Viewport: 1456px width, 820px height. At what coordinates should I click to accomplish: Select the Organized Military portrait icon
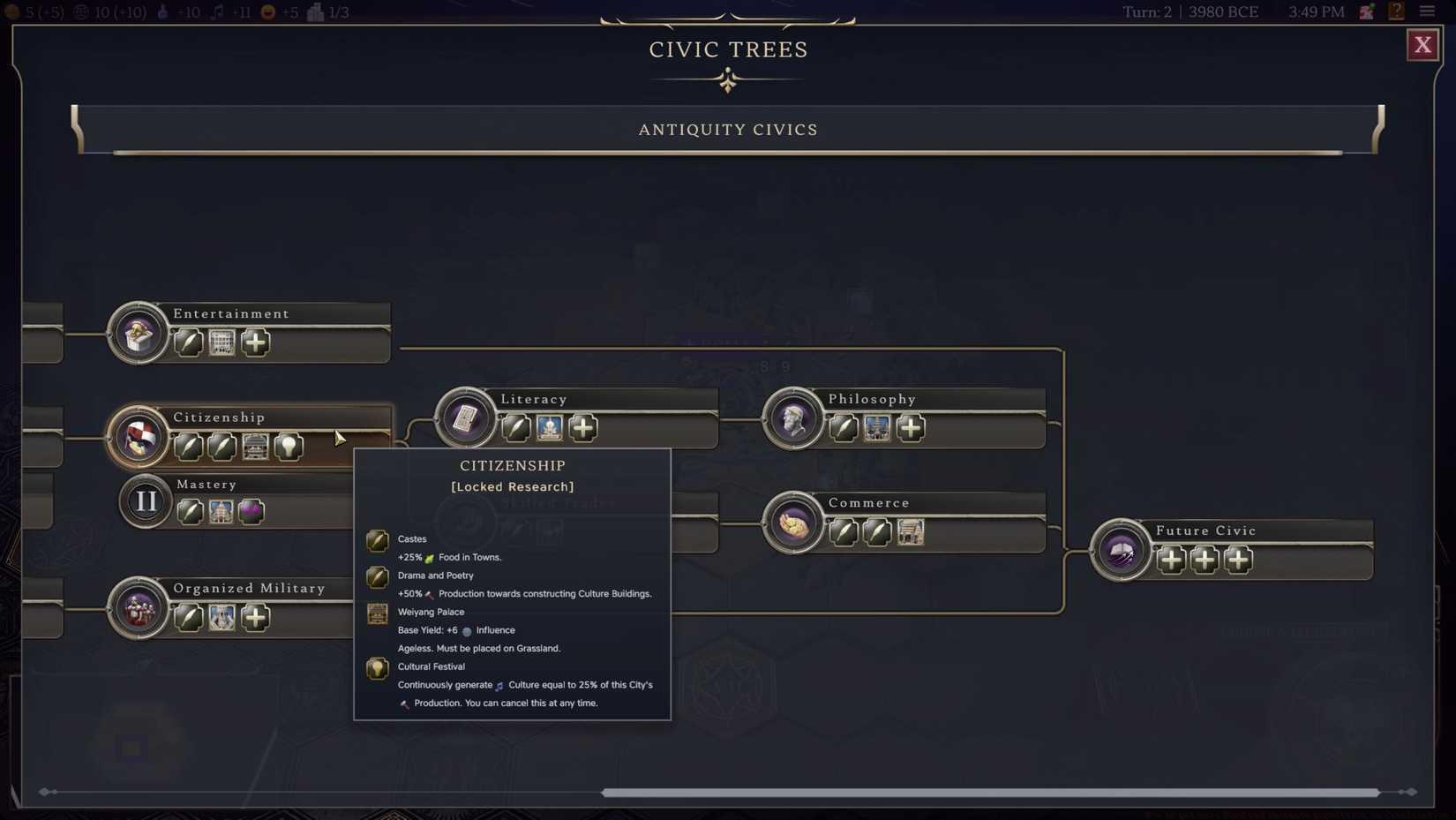pyautogui.click(x=137, y=608)
